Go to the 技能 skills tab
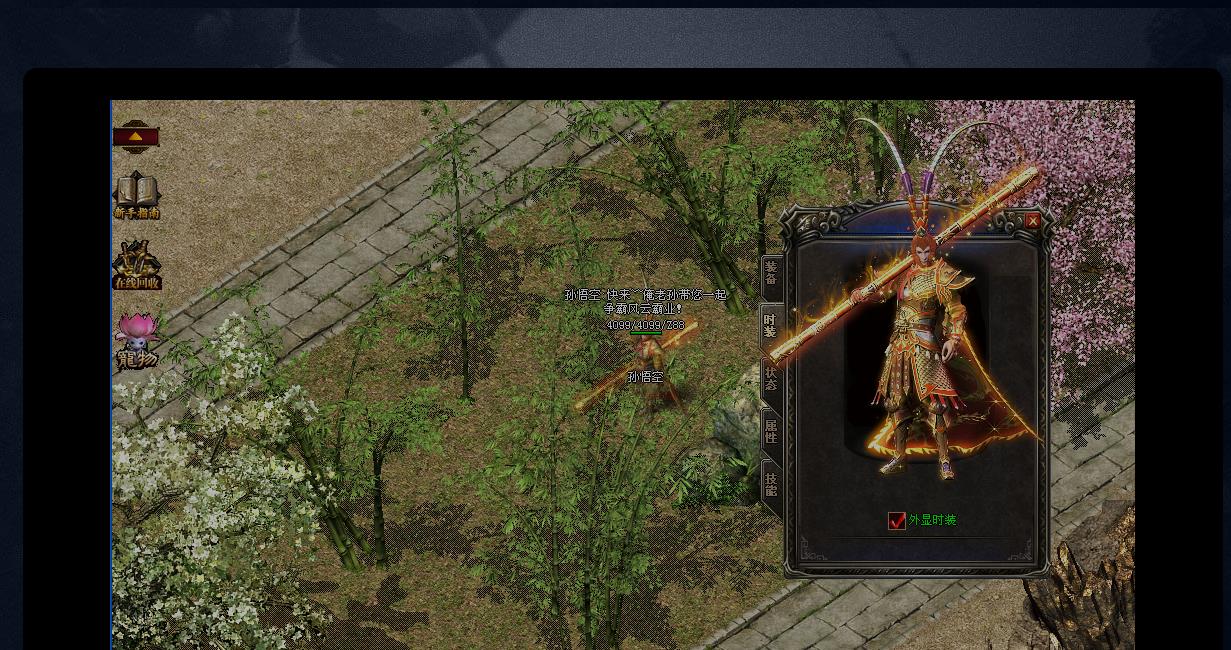The width and height of the screenshot is (1231, 650). coord(771,485)
